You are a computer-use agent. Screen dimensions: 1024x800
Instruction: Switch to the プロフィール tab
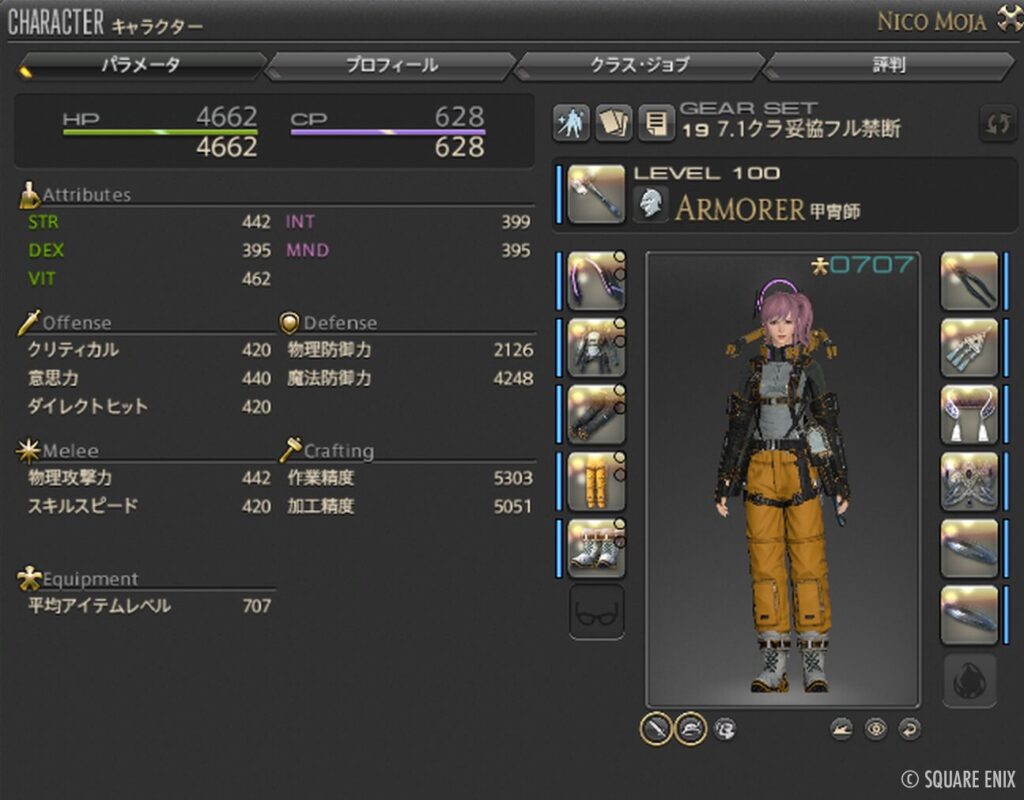[x=391, y=66]
